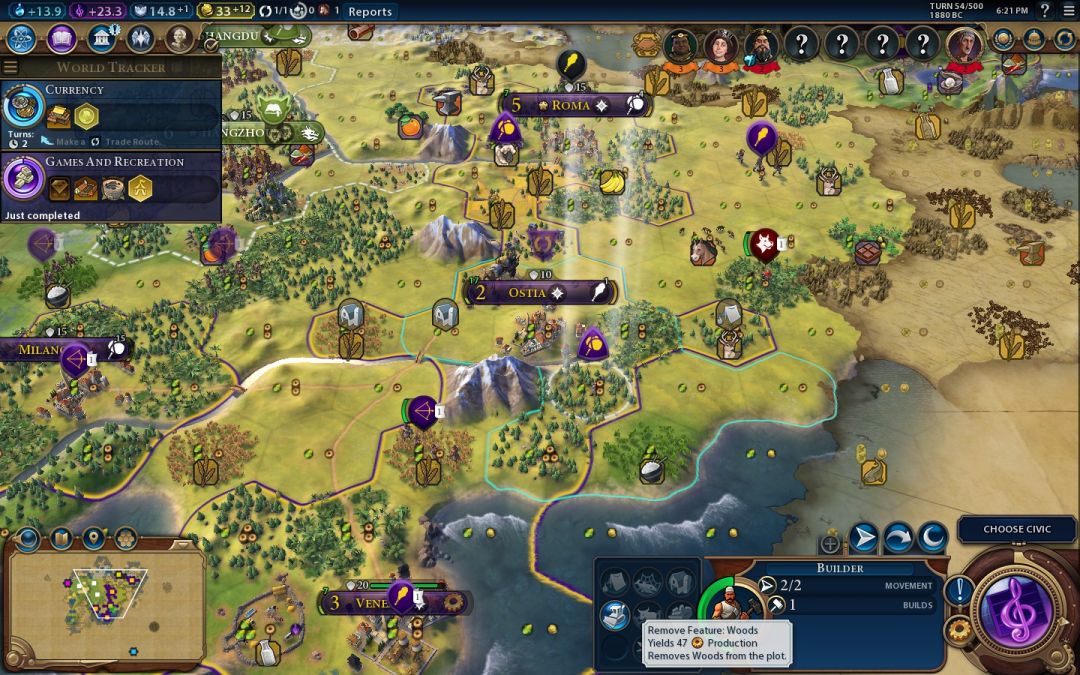Image resolution: width=1080 pixels, height=675 pixels.
Task: Open the game menu hamburger button
Action: [x=1069, y=11]
